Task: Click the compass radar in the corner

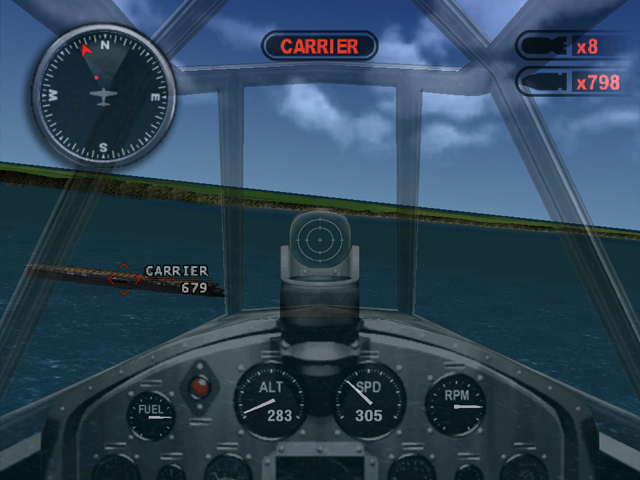Action: [103, 95]
